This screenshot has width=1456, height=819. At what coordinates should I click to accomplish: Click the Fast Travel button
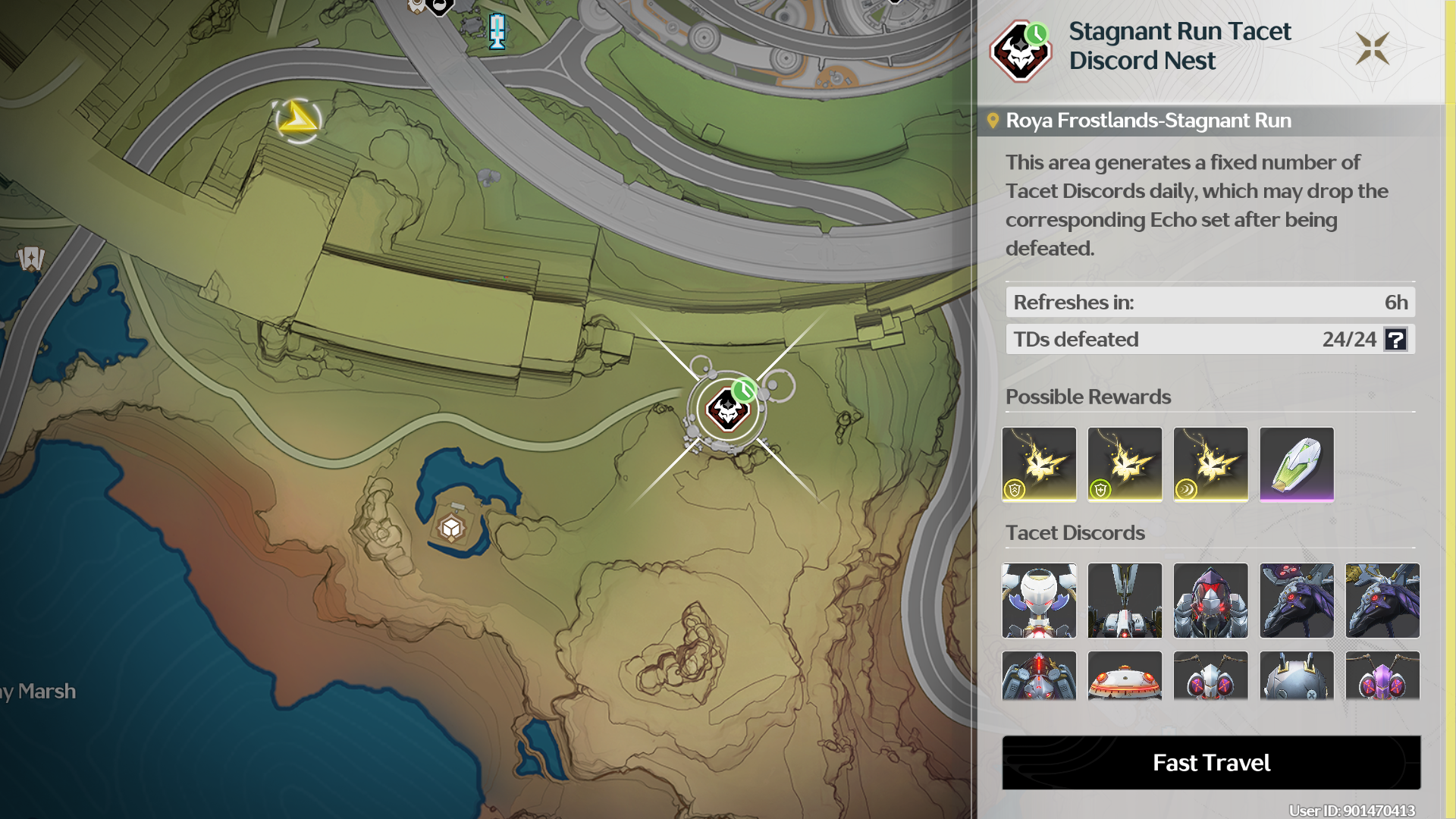pos(1211,762)
